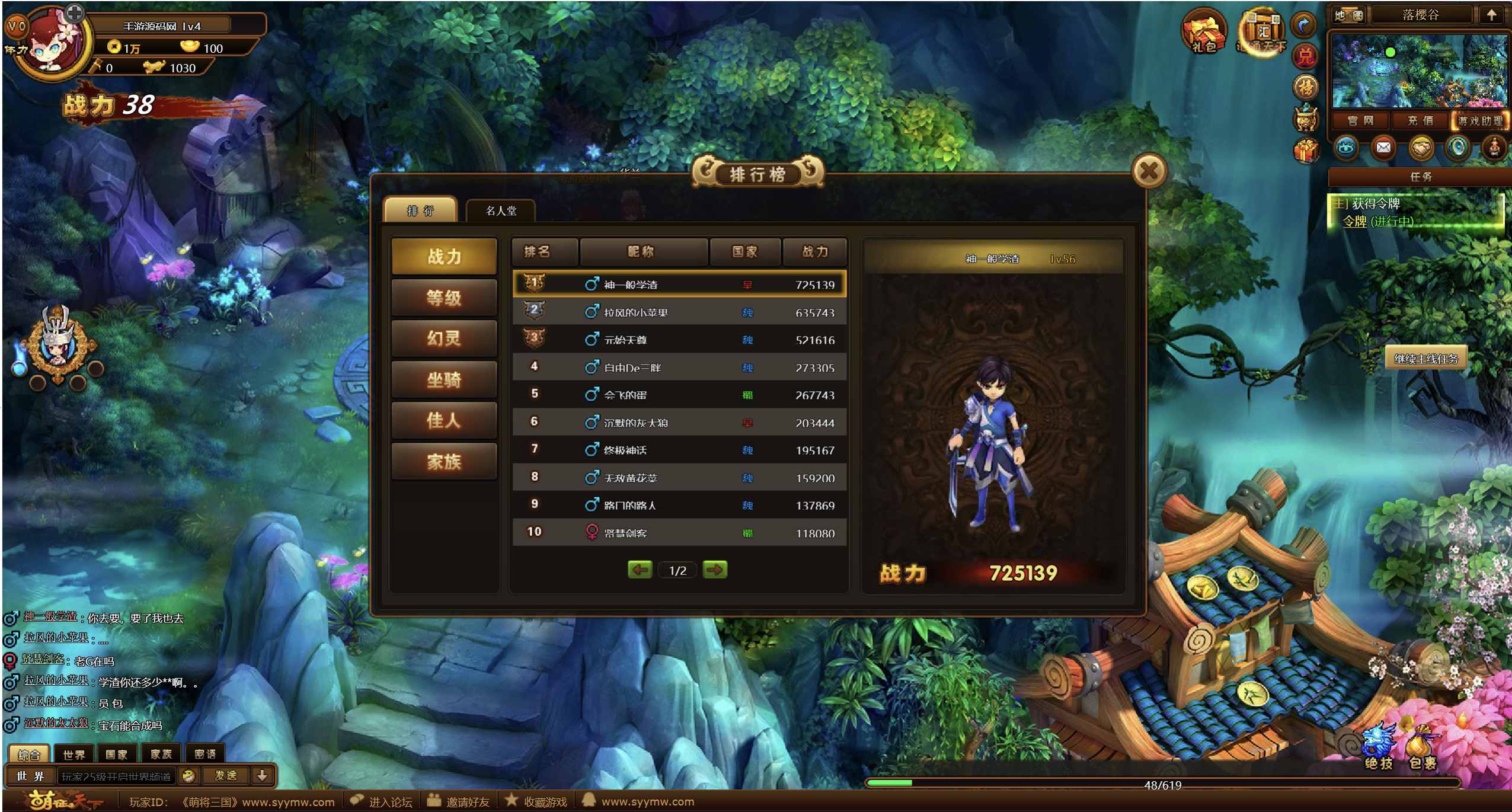
Task: Open the 包裹 inventory bag
Action: coord(1422,750)
